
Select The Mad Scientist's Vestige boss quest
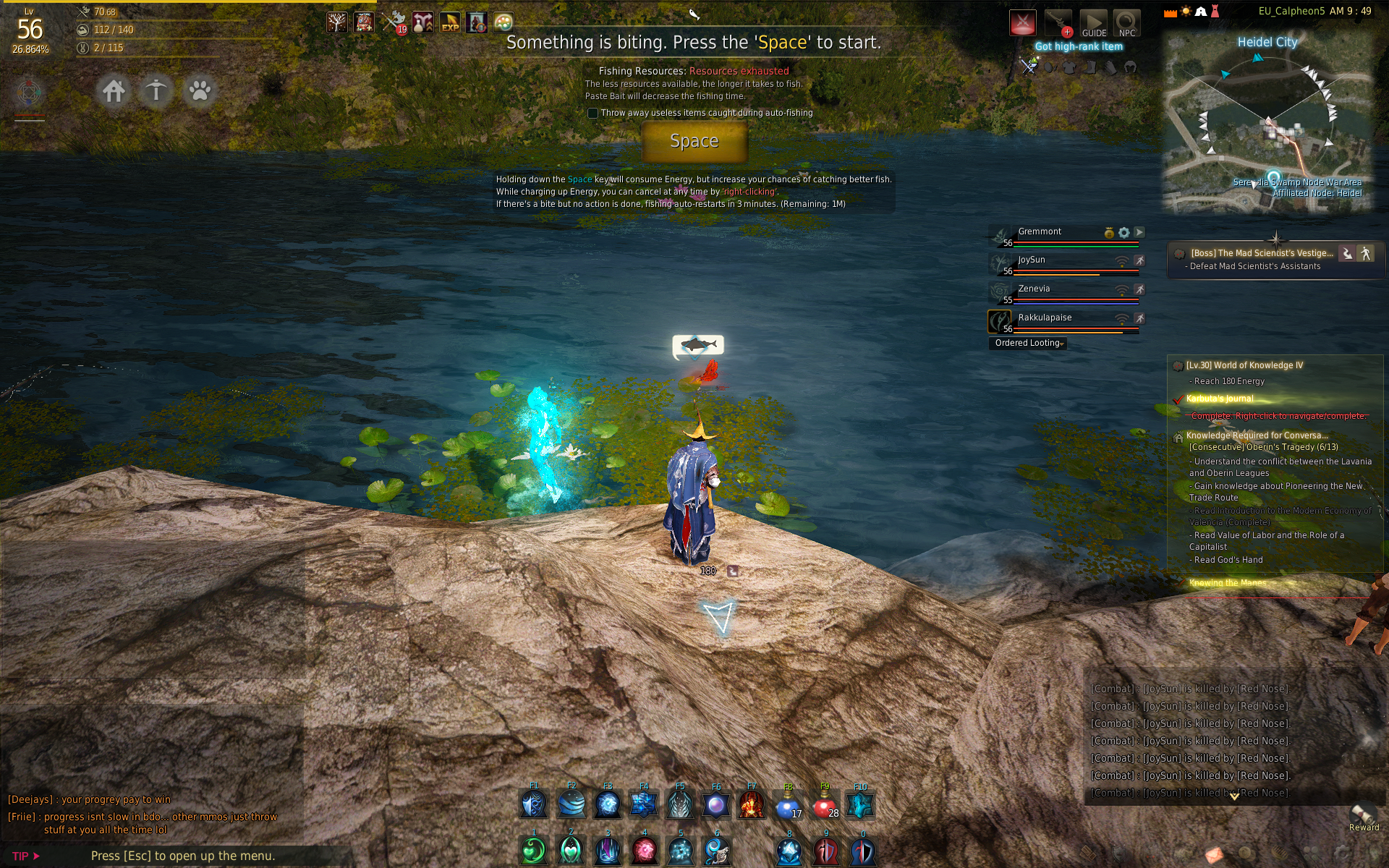1261,253
